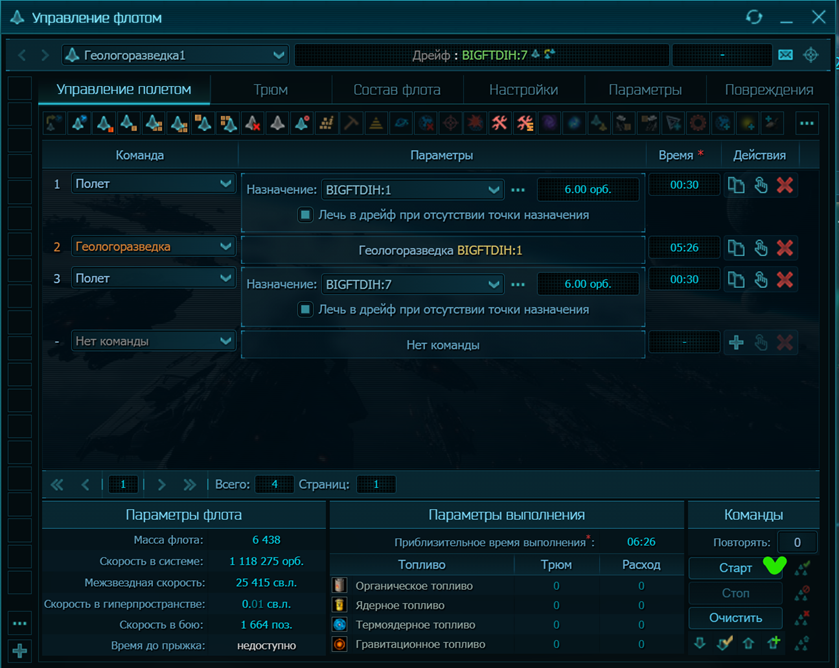
Task: Click the Очистить button
Action: pos(735,618)
